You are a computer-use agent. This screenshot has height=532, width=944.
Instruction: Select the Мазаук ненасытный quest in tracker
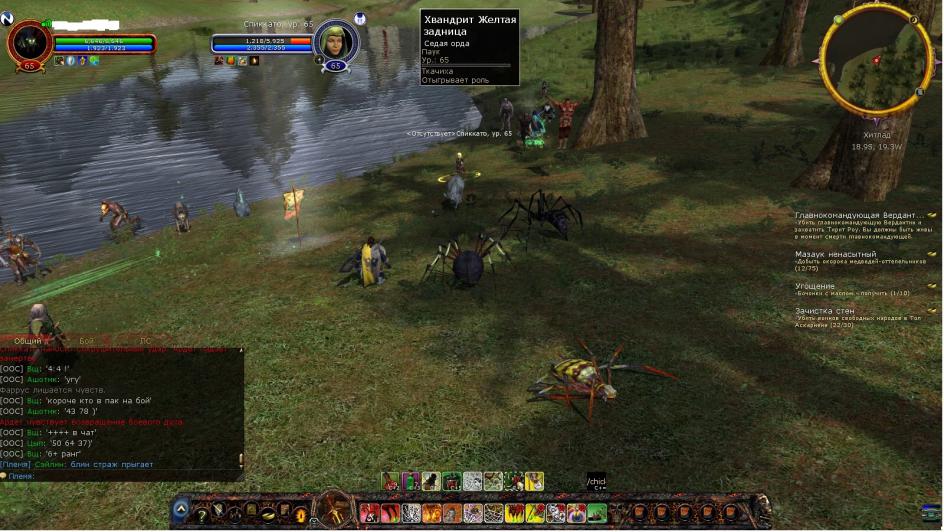click(836, 254)
